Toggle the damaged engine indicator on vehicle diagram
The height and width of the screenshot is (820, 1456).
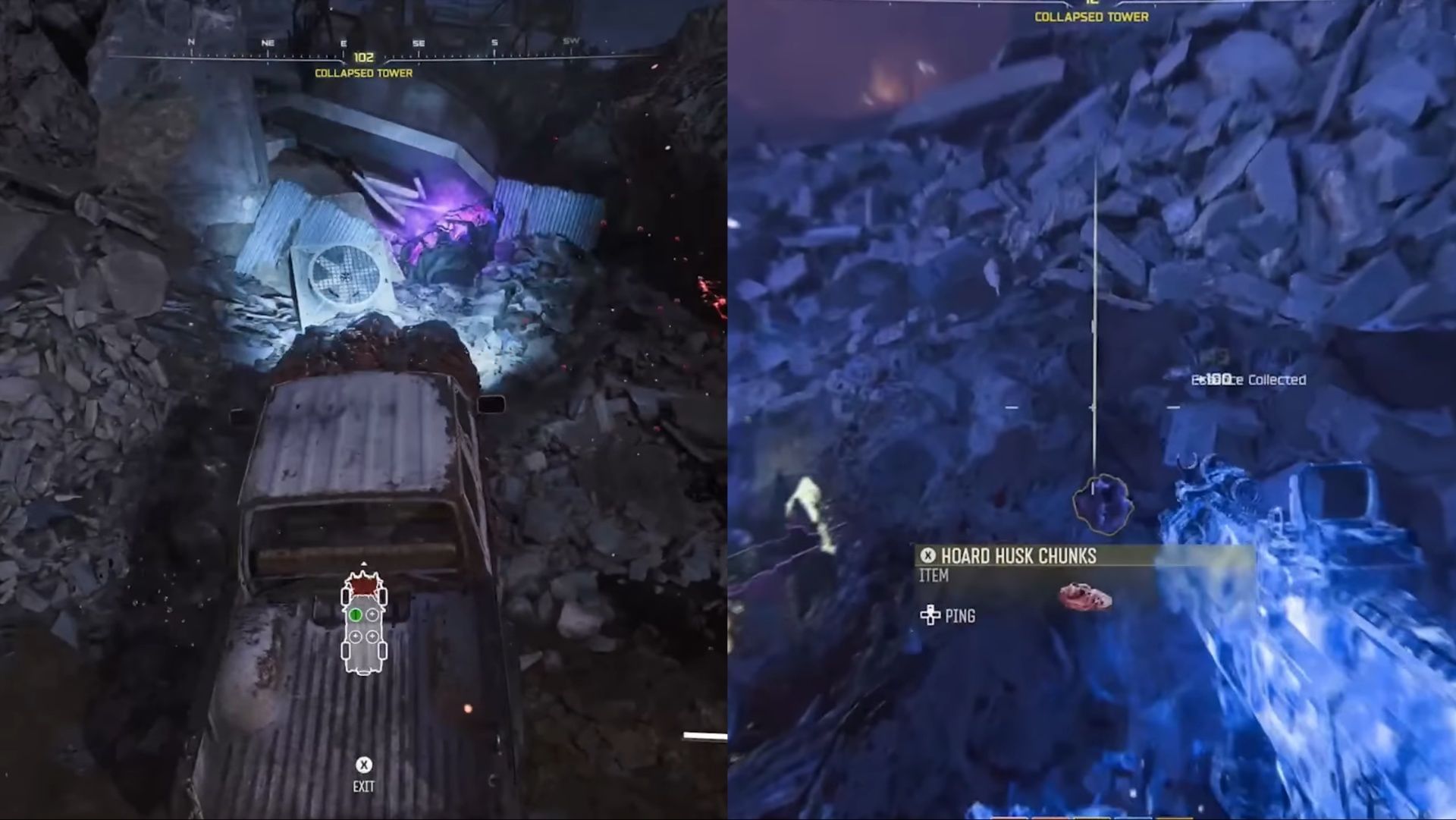point(362,585)
